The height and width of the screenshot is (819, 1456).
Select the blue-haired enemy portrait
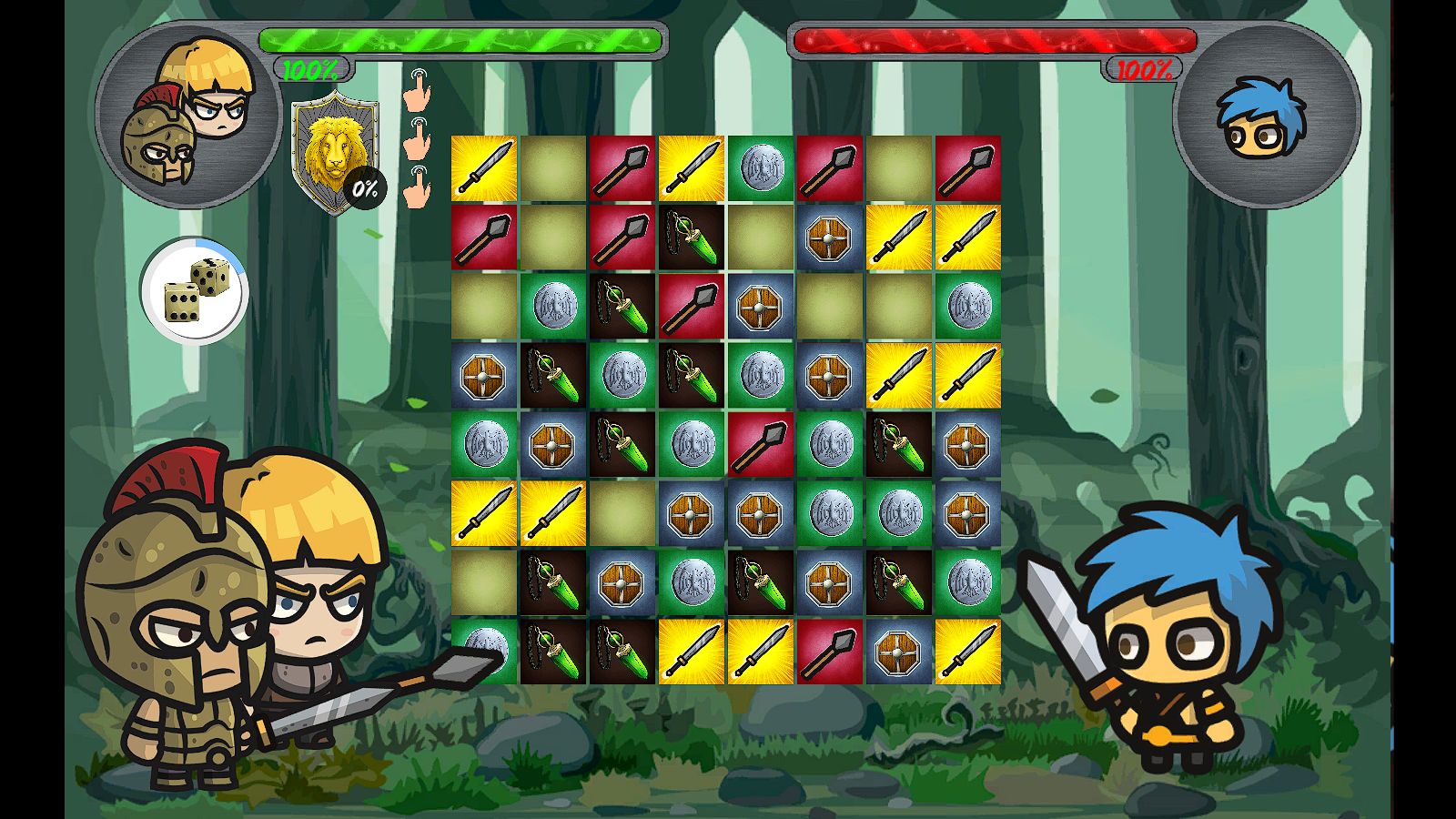pos(1266,116)
